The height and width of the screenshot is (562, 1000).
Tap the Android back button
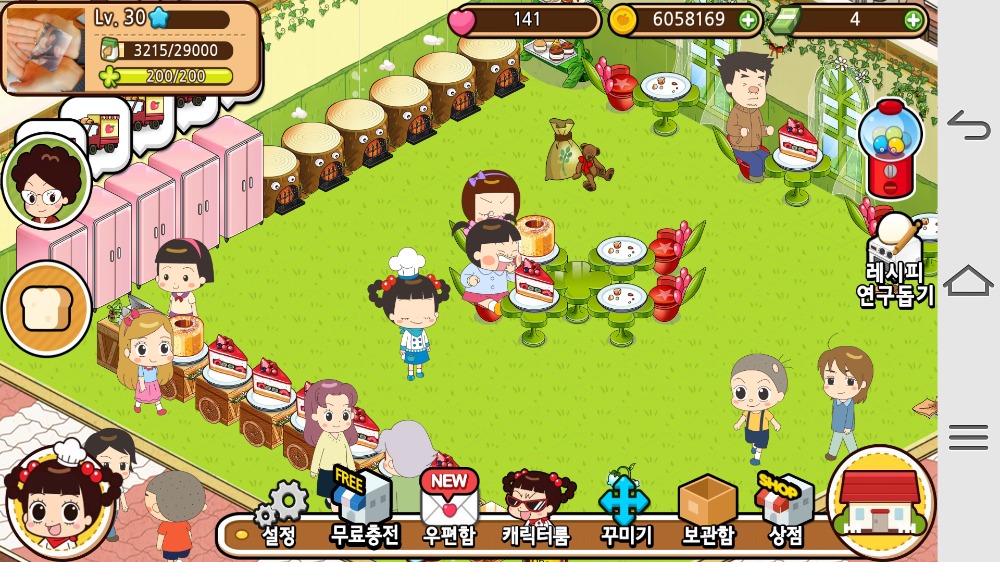968,127
